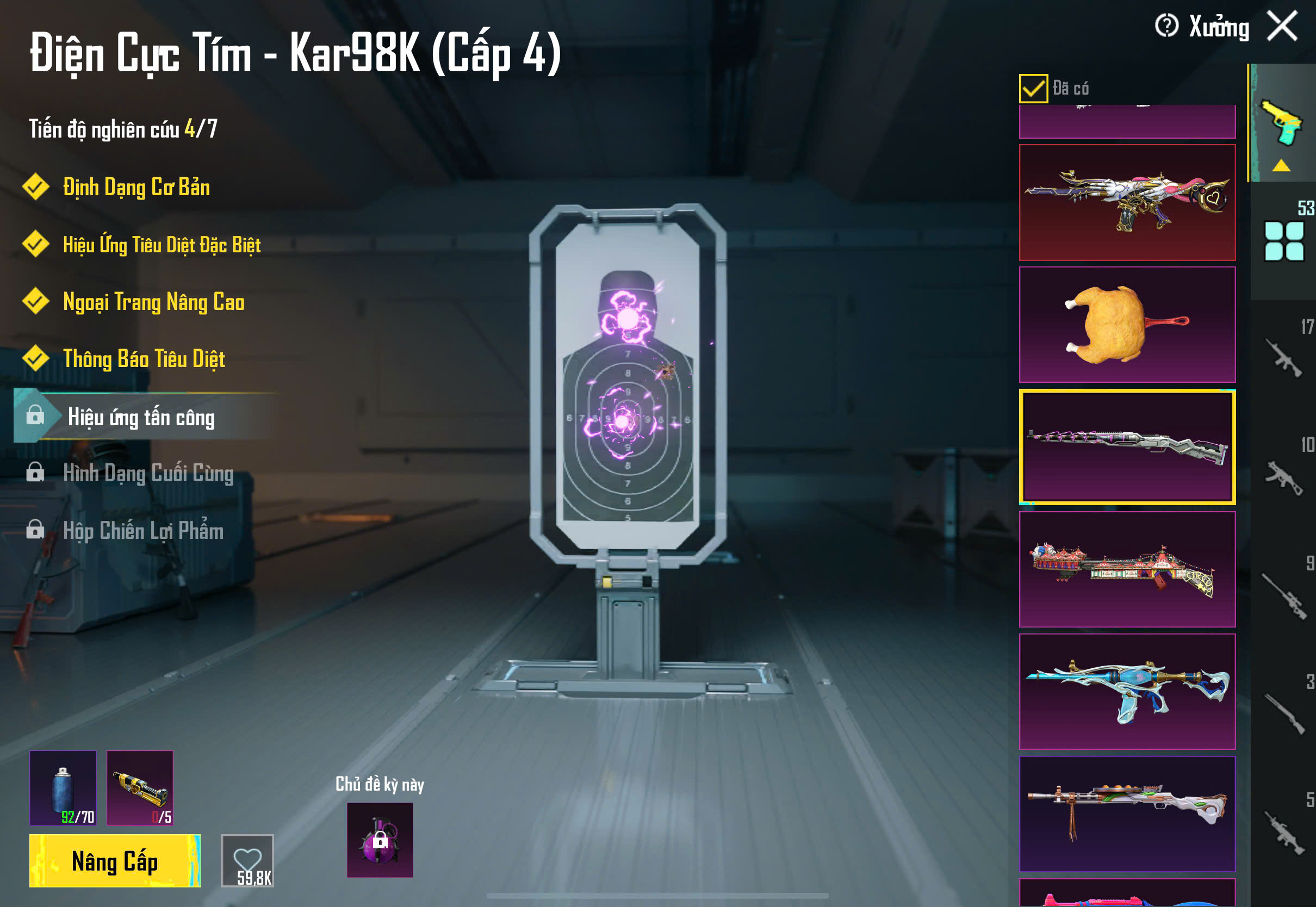Choose the locked "Hộp Chiến Lợi Phẩm" stage

click(x=143, y=531)
